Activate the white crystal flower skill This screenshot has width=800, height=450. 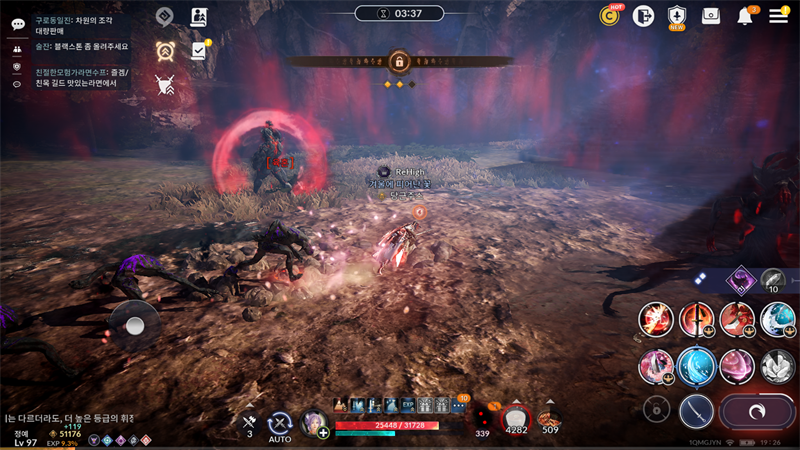(778, 366)
